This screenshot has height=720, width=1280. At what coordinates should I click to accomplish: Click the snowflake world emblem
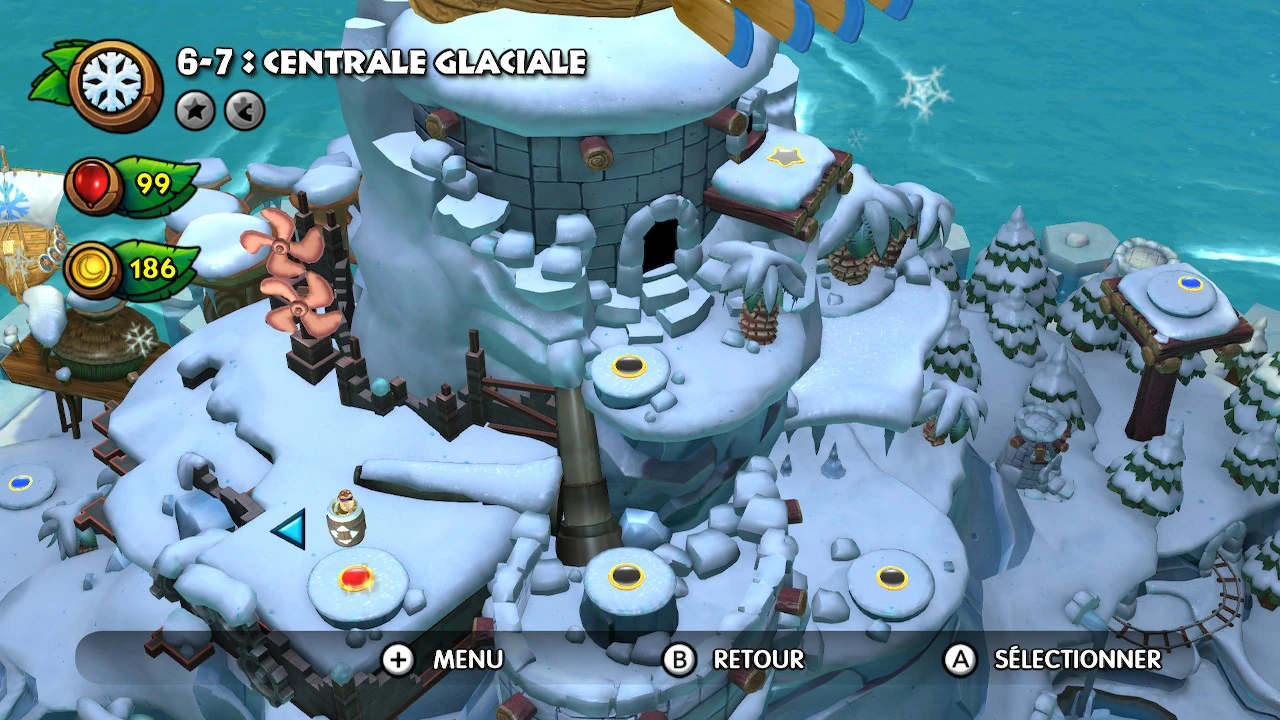pyautogui.click(x=114, y=84)
